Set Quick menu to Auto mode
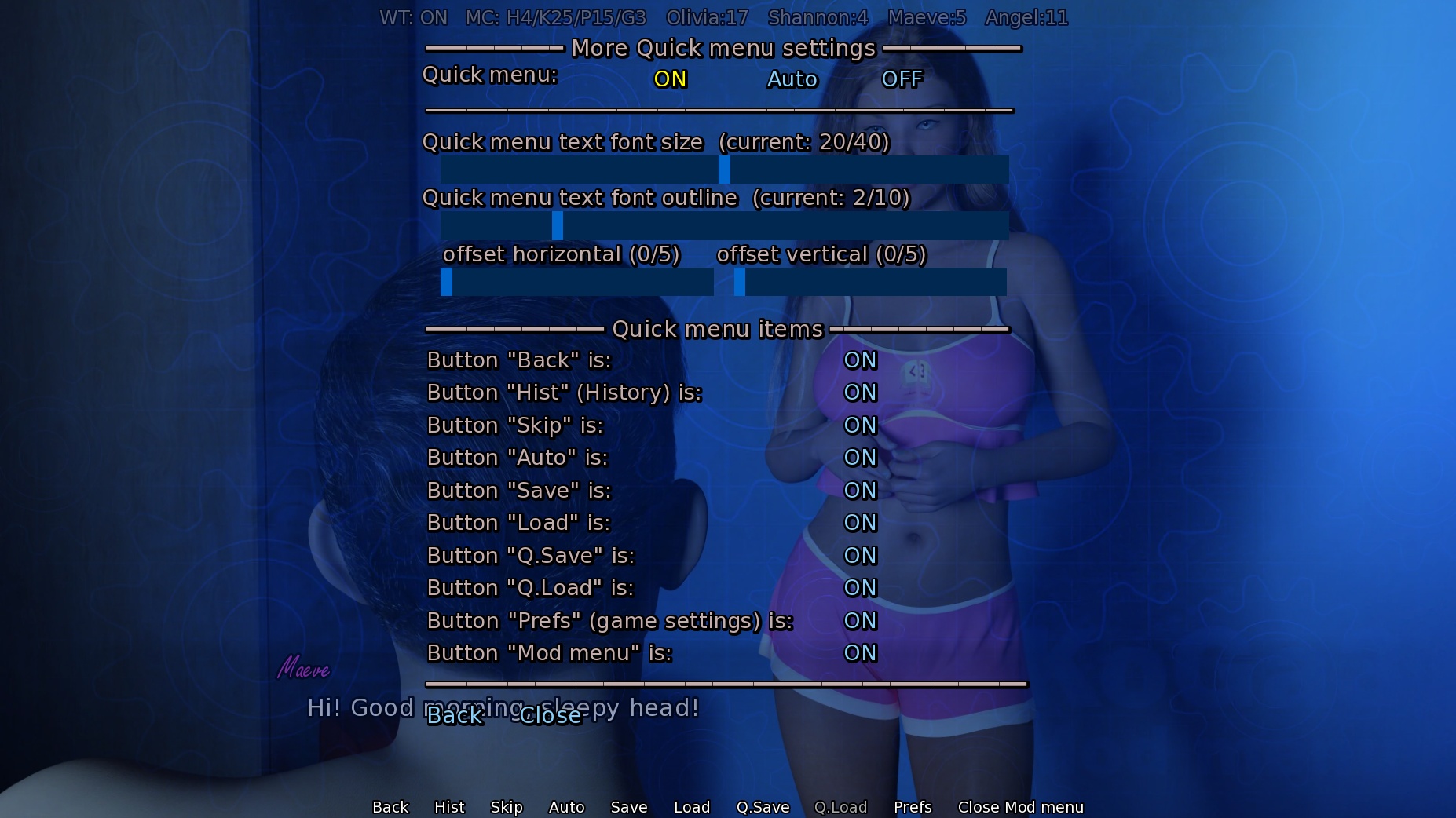This screenshot has width=1456, height=818. coord(792,79)
